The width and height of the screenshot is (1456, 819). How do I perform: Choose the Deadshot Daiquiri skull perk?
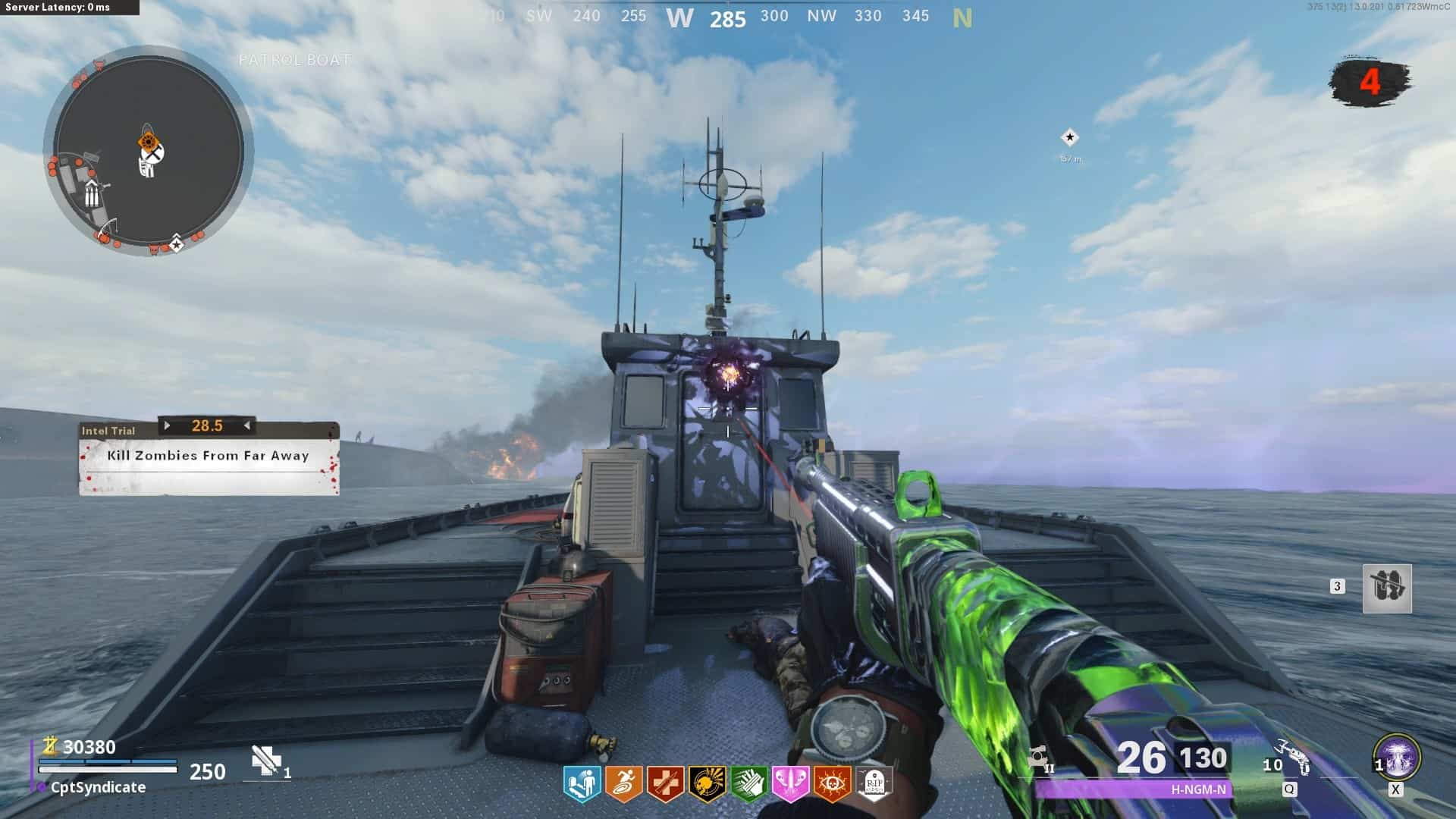pyautogui.click(x=707, y=784)
